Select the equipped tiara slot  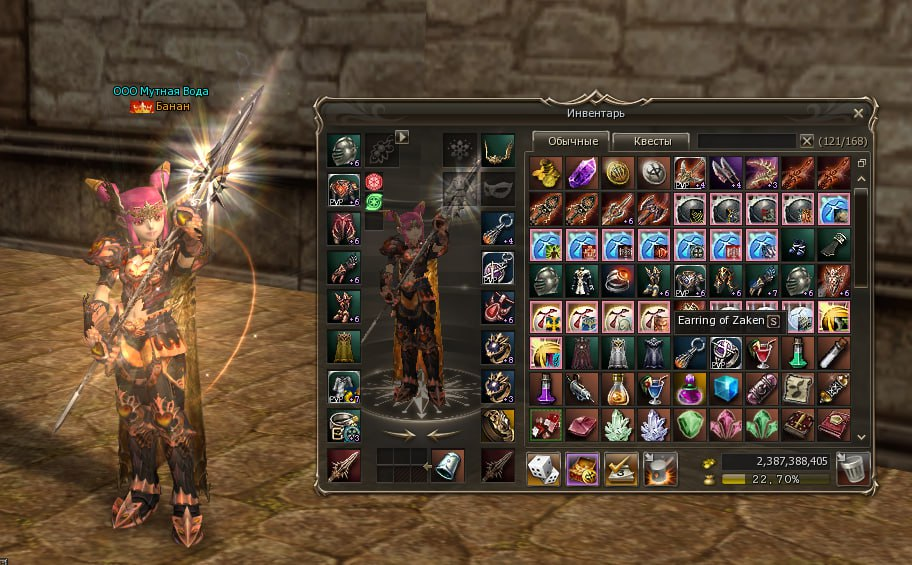[497, 150]
